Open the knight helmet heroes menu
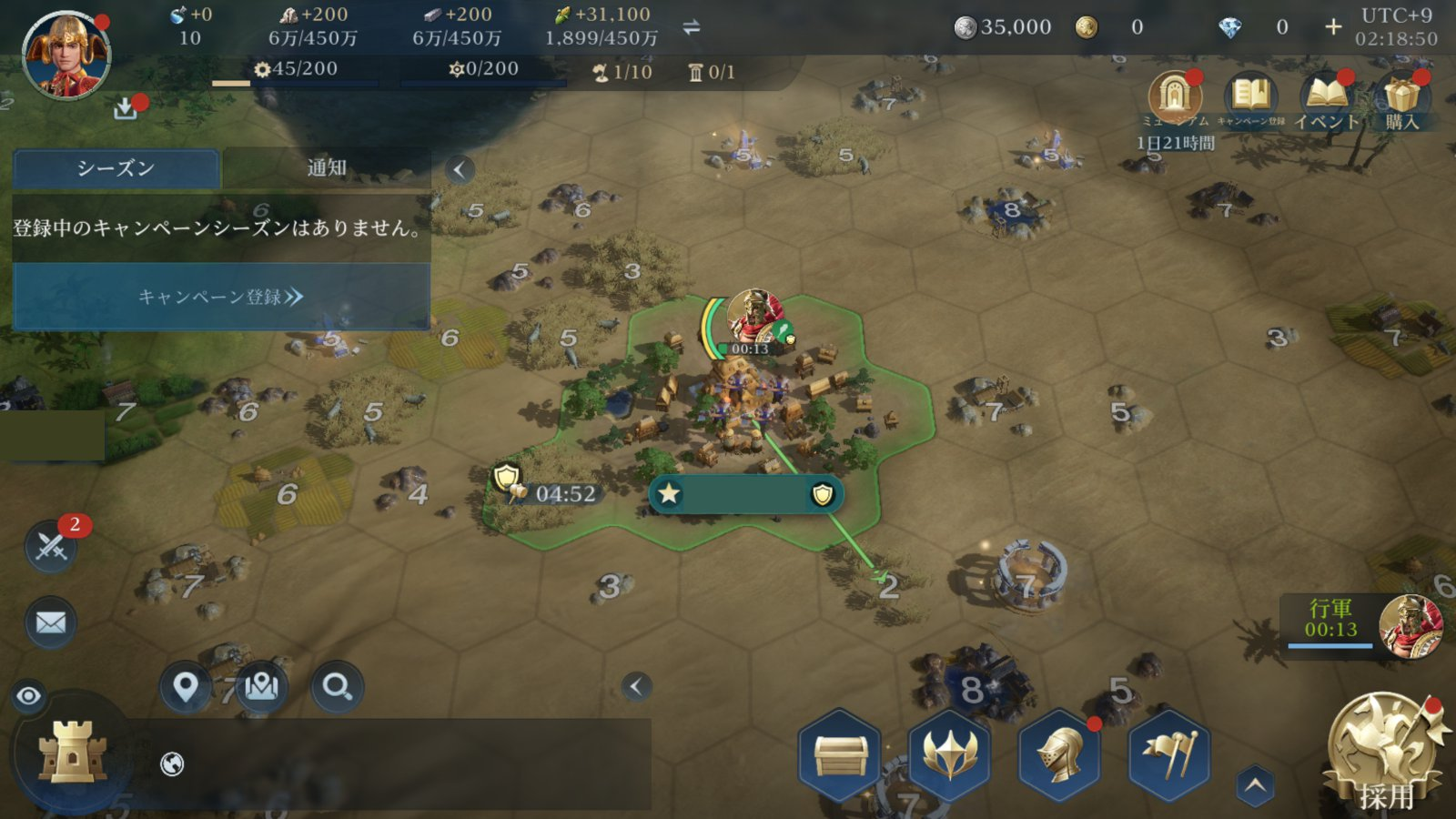1456x819 pixels. tap(1059, 755)
